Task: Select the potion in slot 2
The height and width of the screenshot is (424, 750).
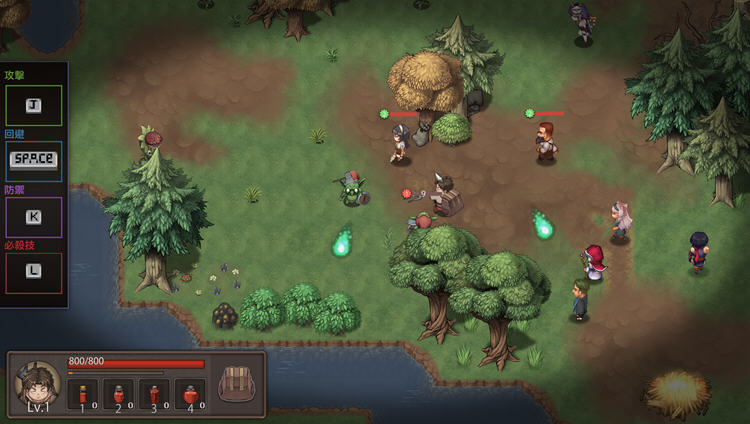Action: click(x=119, y=393)
